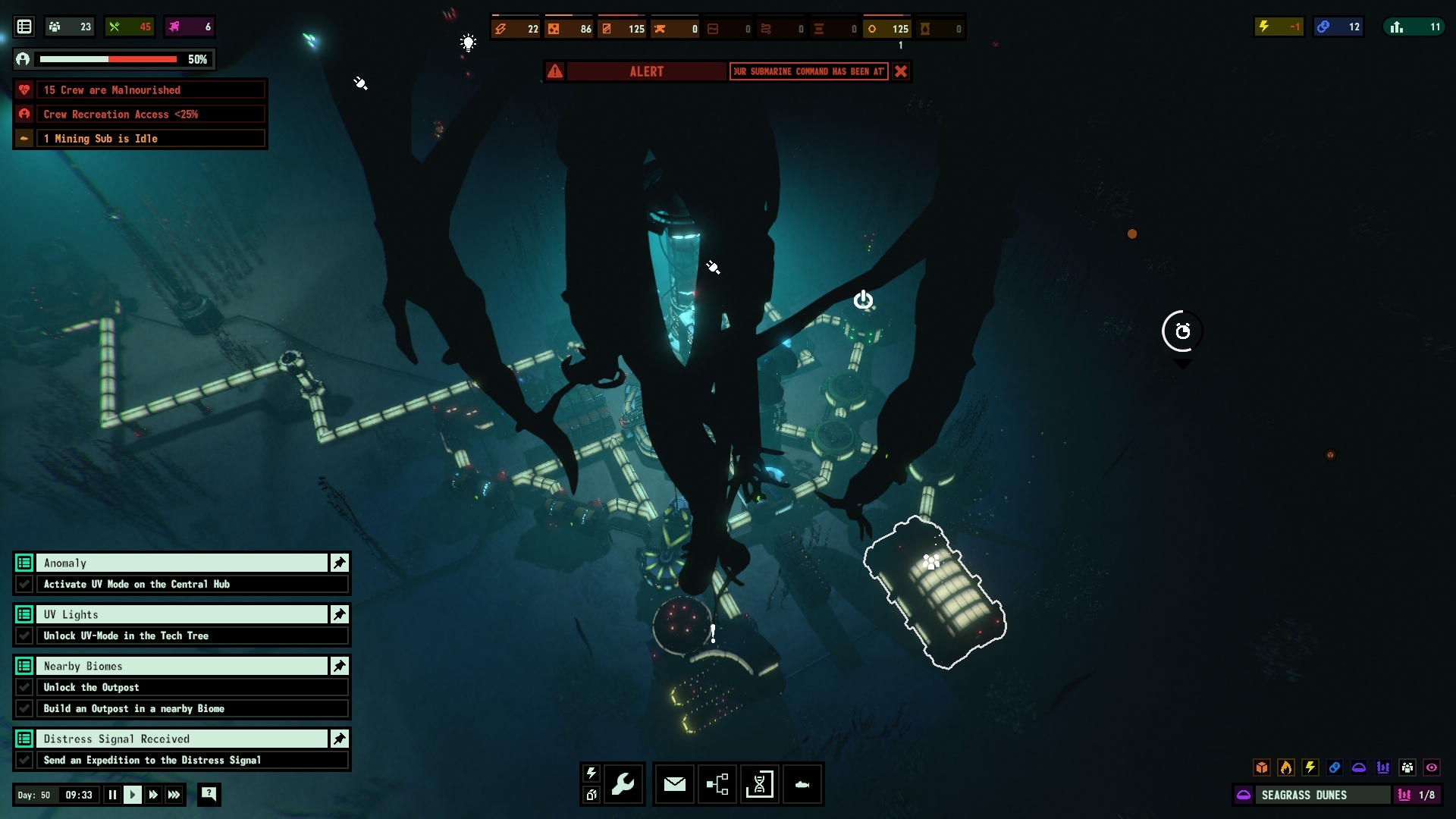Screen dimensions: 1456x819
Task: Set game speed to double fast-forward
Action: [153, 795]
